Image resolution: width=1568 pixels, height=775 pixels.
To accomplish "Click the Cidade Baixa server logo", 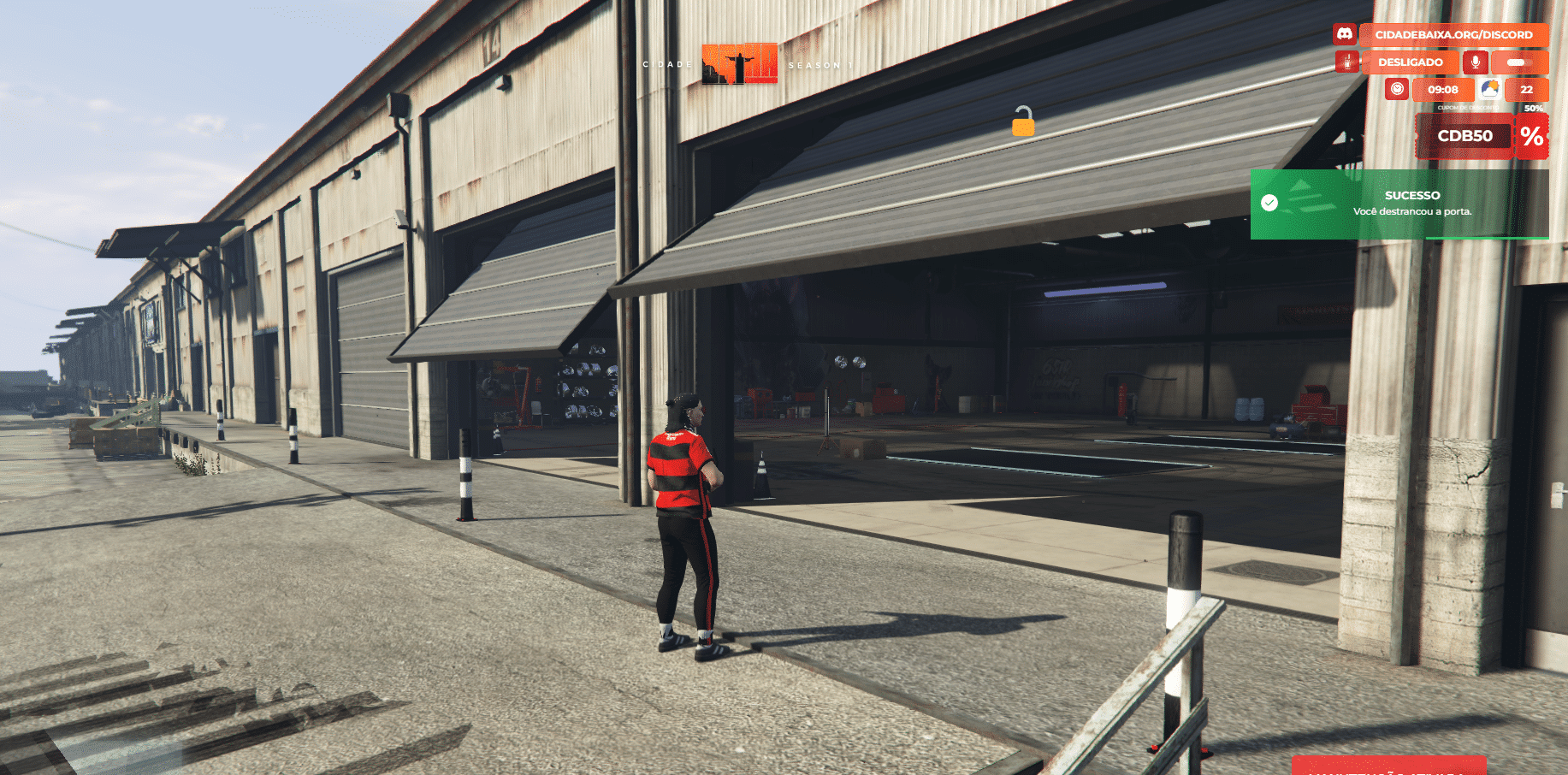I will [740, 64].
